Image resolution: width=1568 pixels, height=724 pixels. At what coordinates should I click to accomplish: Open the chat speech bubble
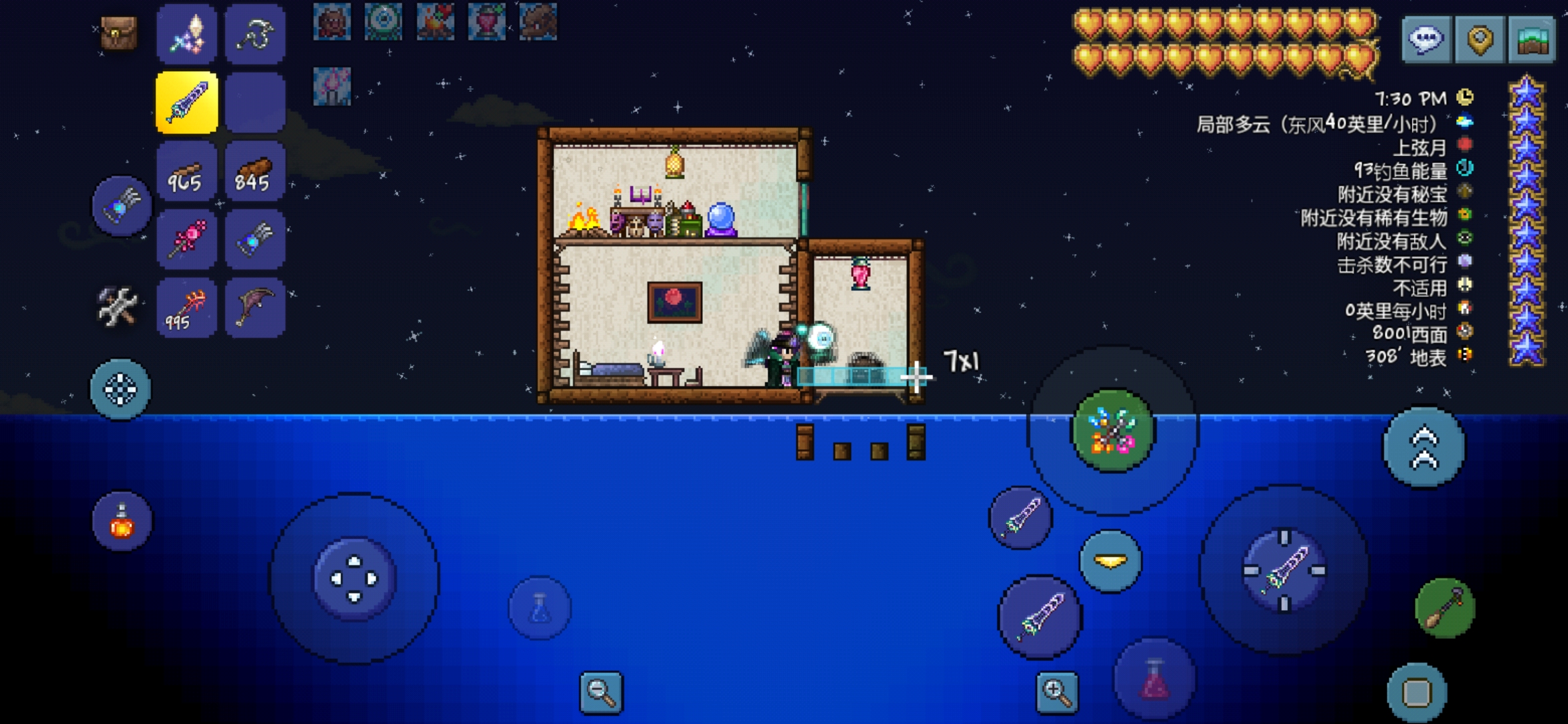1425,40
